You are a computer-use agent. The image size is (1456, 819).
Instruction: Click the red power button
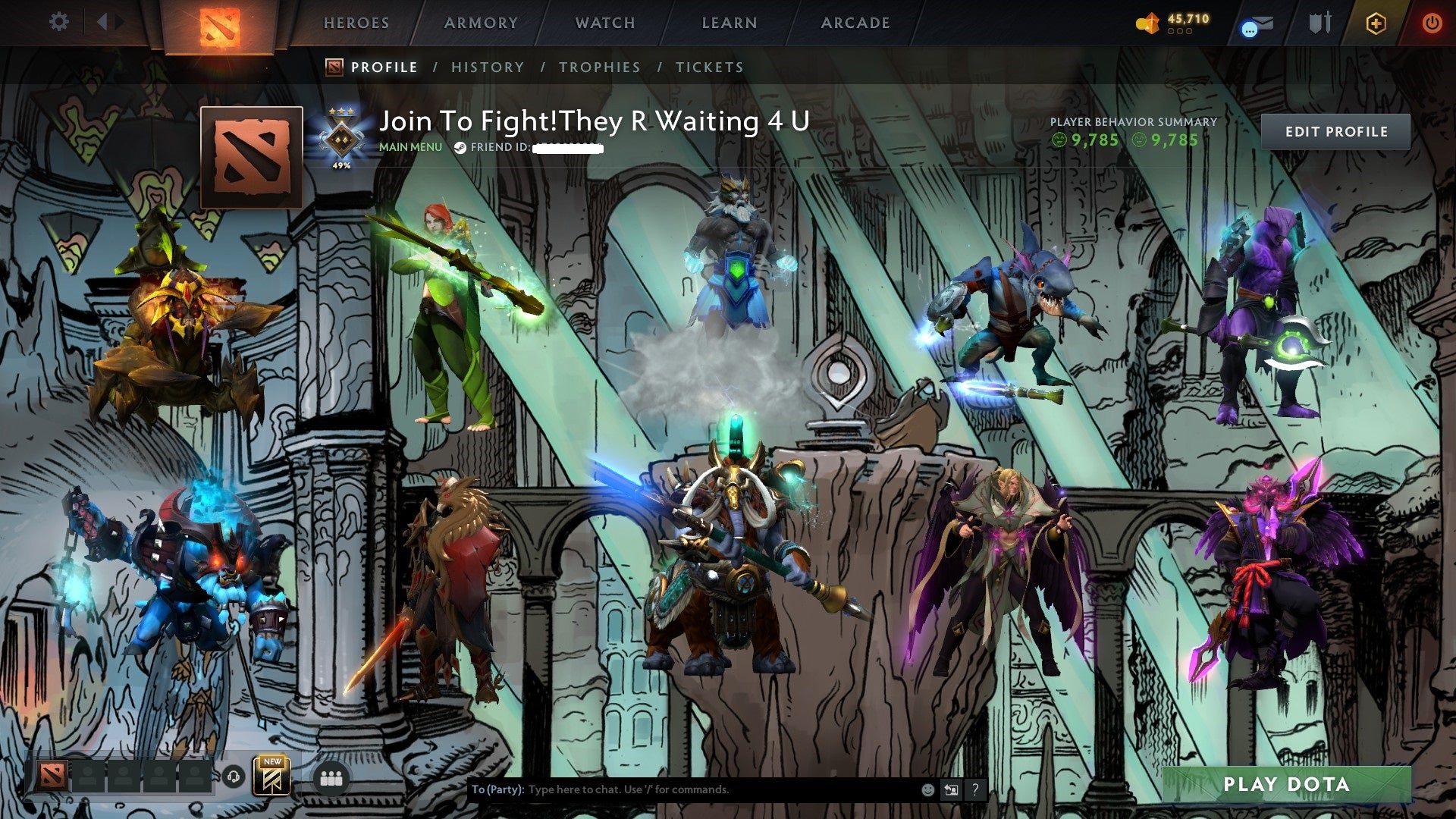[1432, 22]
